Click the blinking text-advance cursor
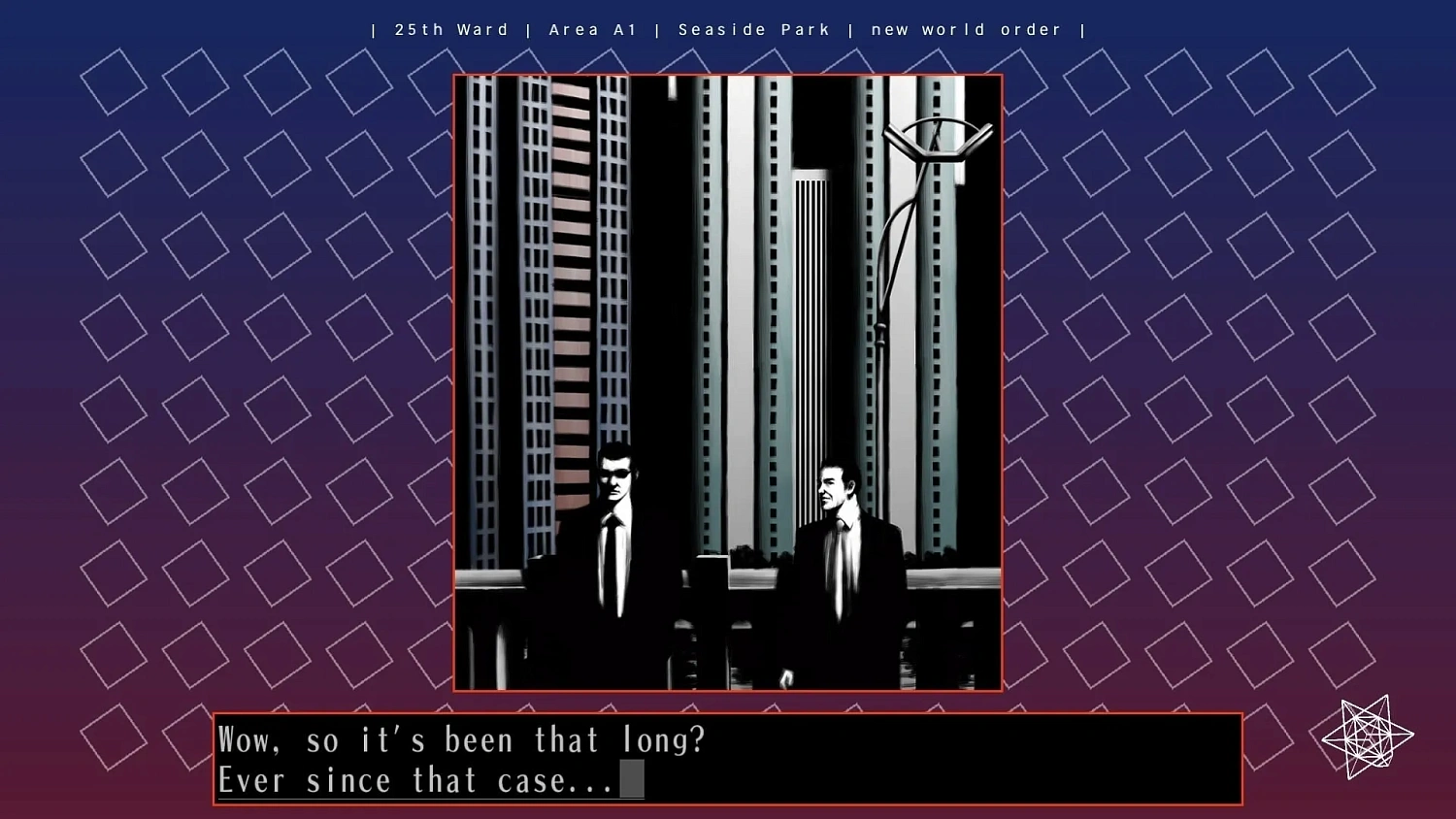The image size is (1456, 819). click(631, 780)
